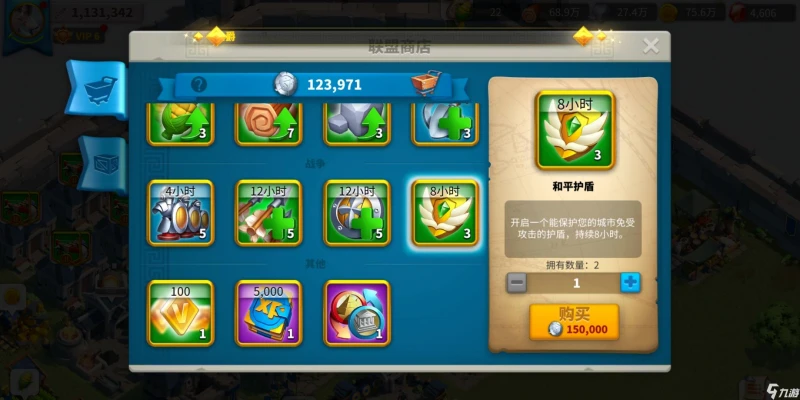Close the alliance shop window
The width and height of the screenshot is (800, 400).
point(651,46)
